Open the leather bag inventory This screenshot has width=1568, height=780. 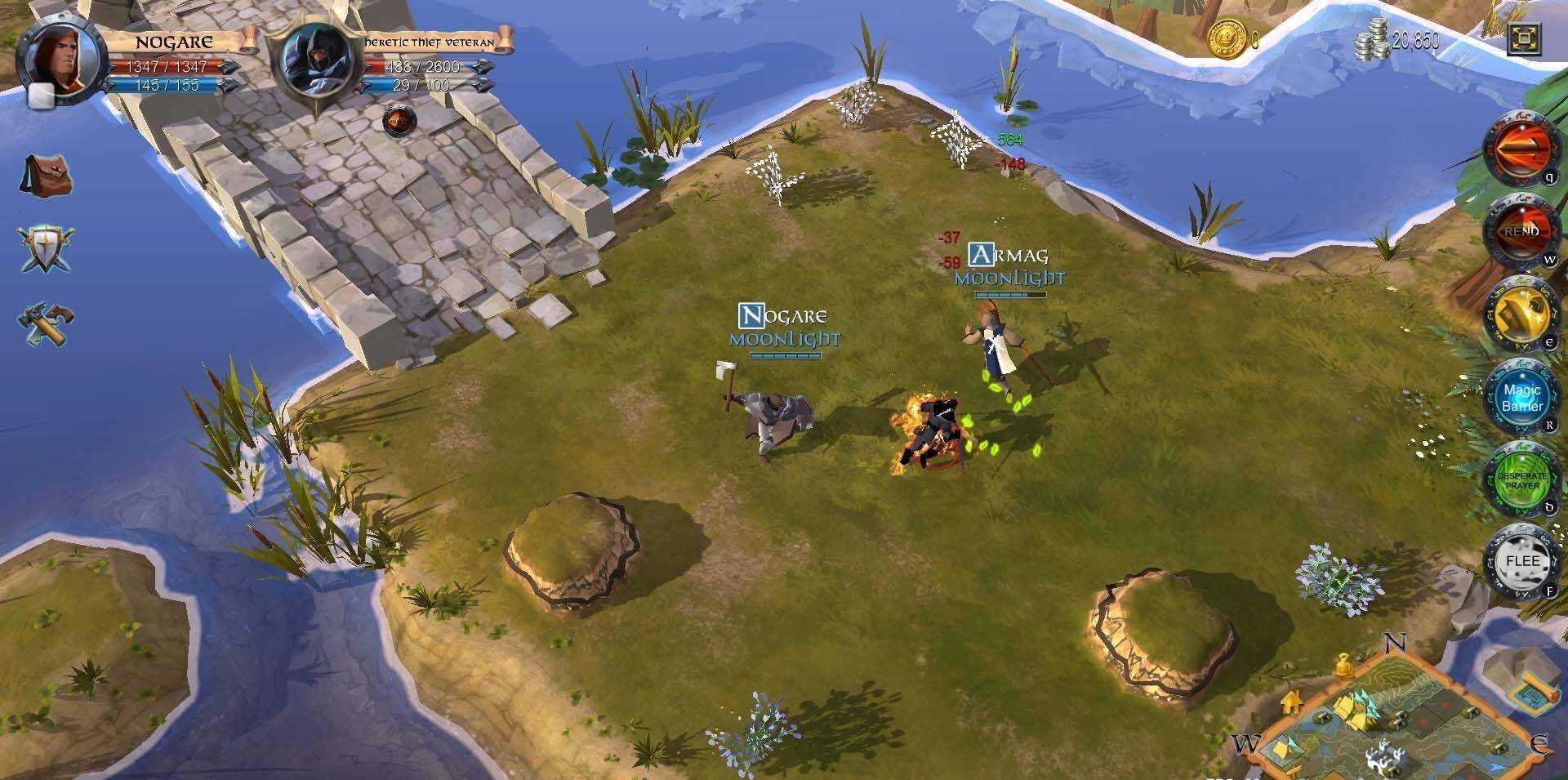click(47, 175)
